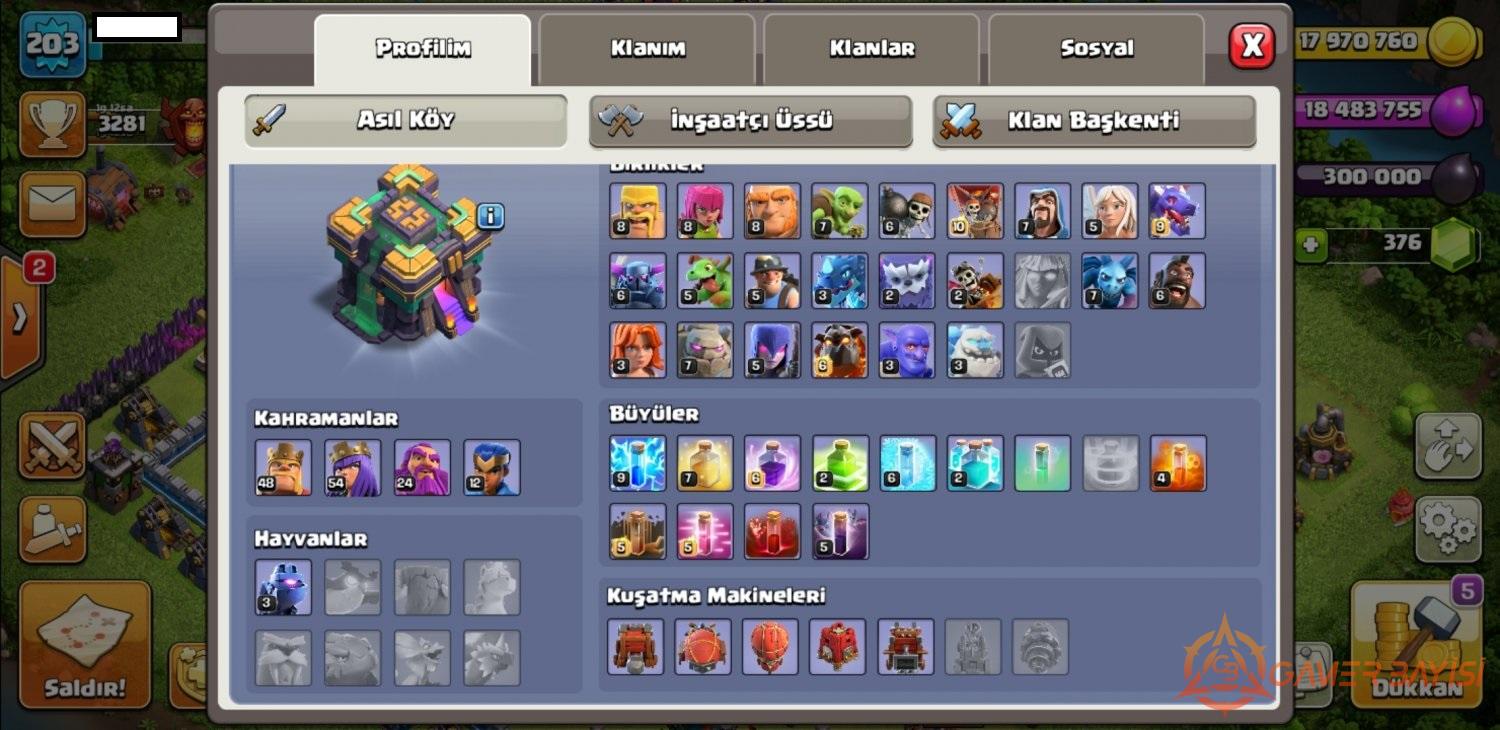Open the Klan Başkenti section
Viewport: 1500px width, 730px height.
tap(1093, 120)
